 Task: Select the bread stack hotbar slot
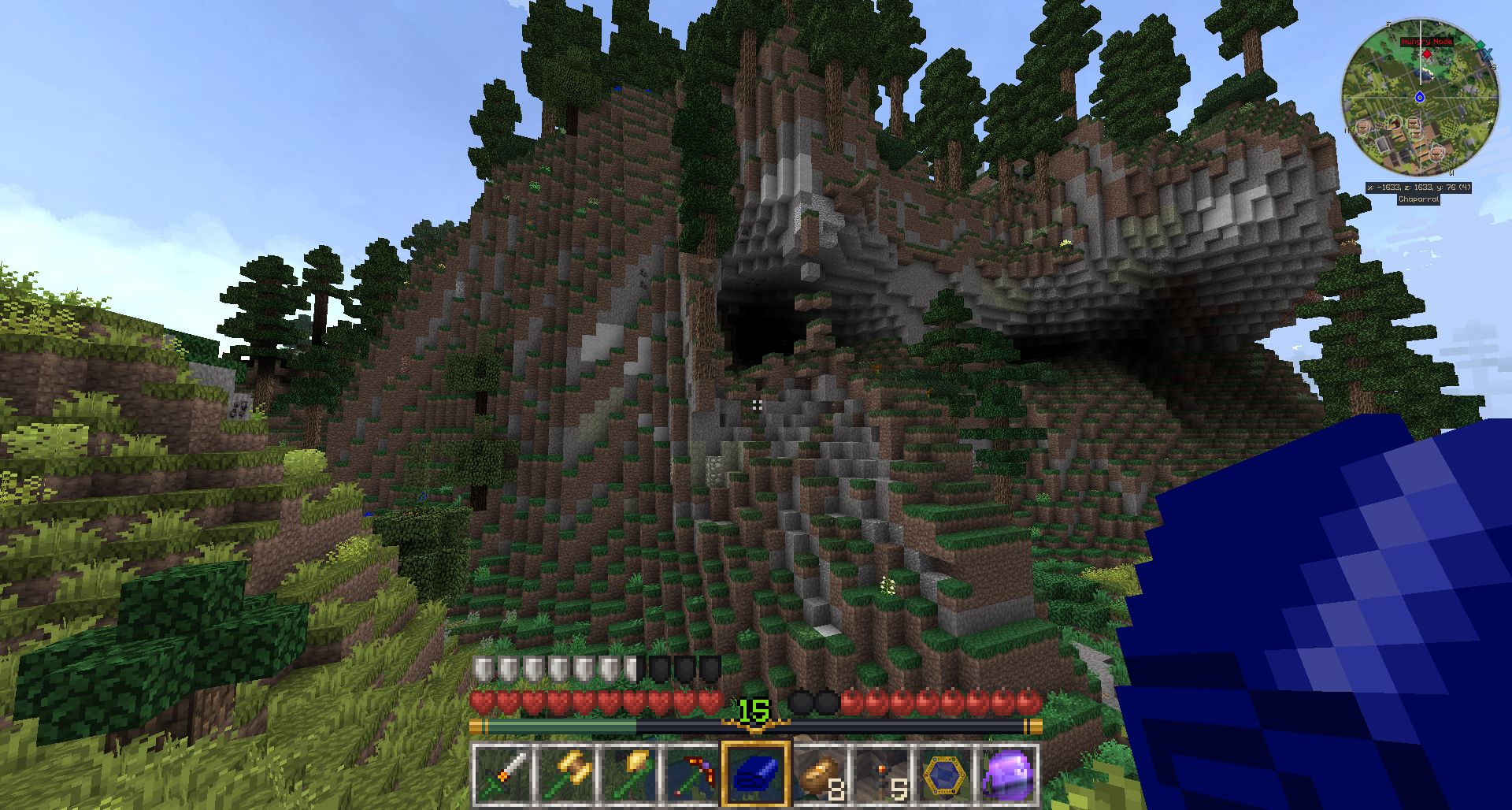pyautogui.click(x=819, y=775)
